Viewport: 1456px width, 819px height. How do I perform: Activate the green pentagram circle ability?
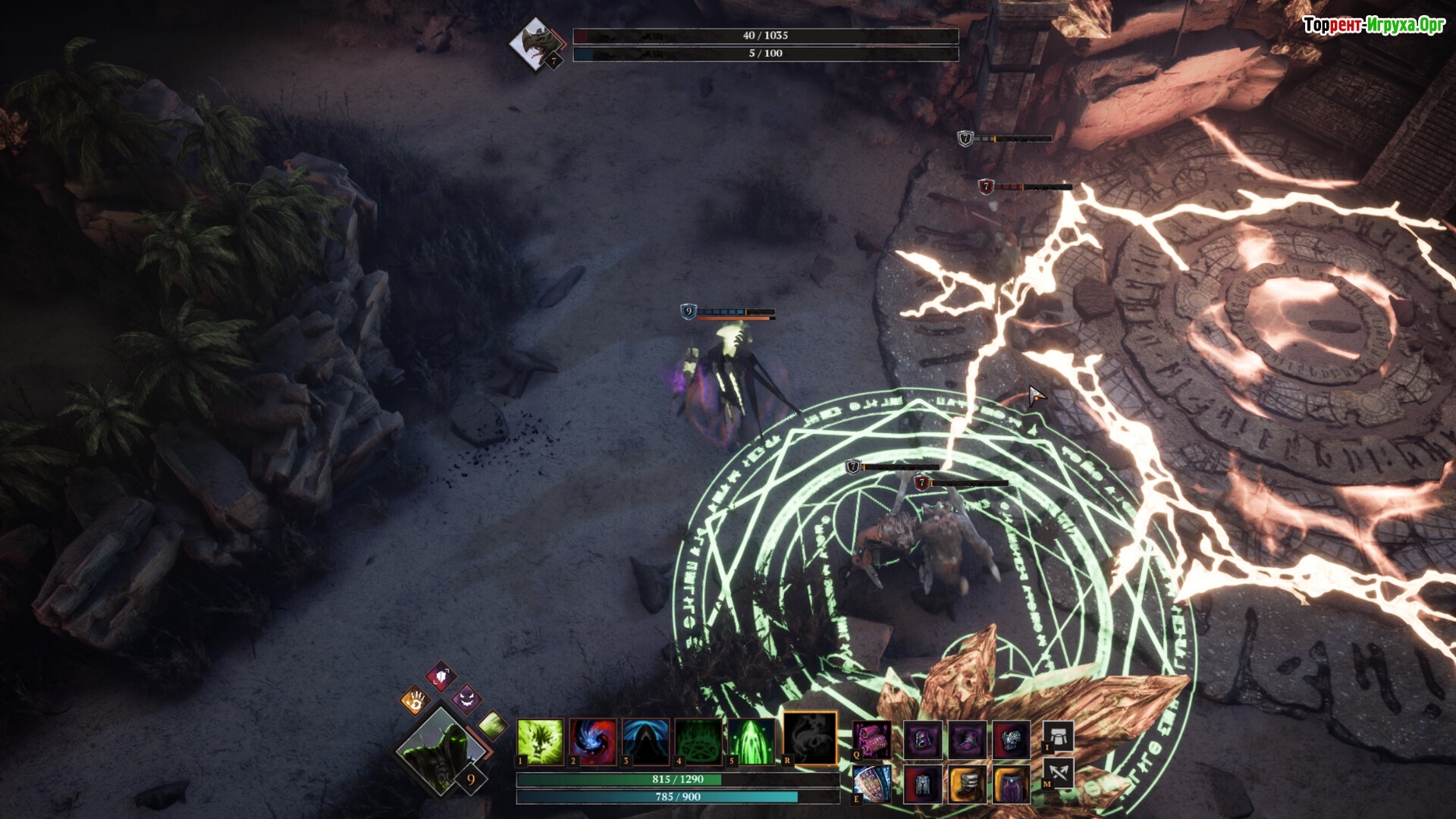click(x=698, y=741)
